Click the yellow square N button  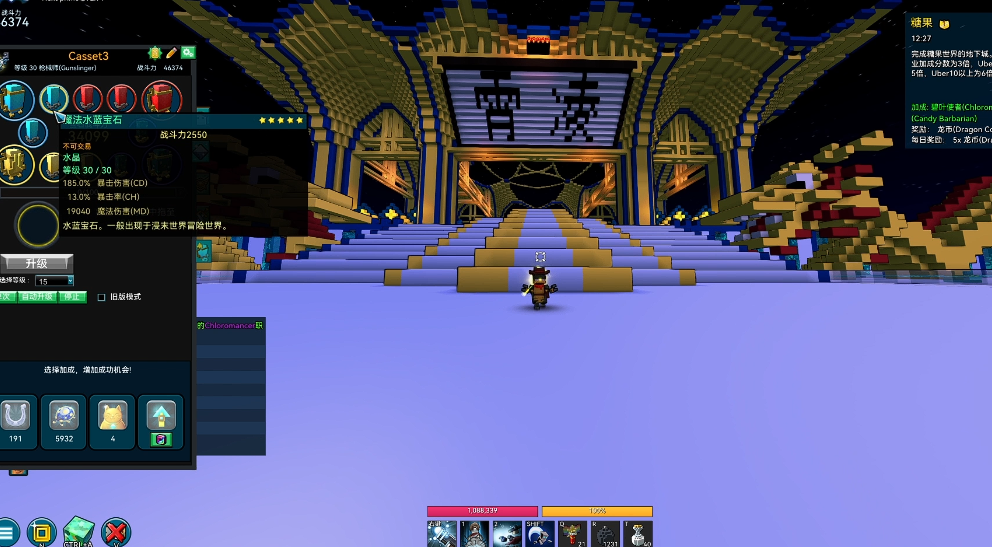coord(41,532)
